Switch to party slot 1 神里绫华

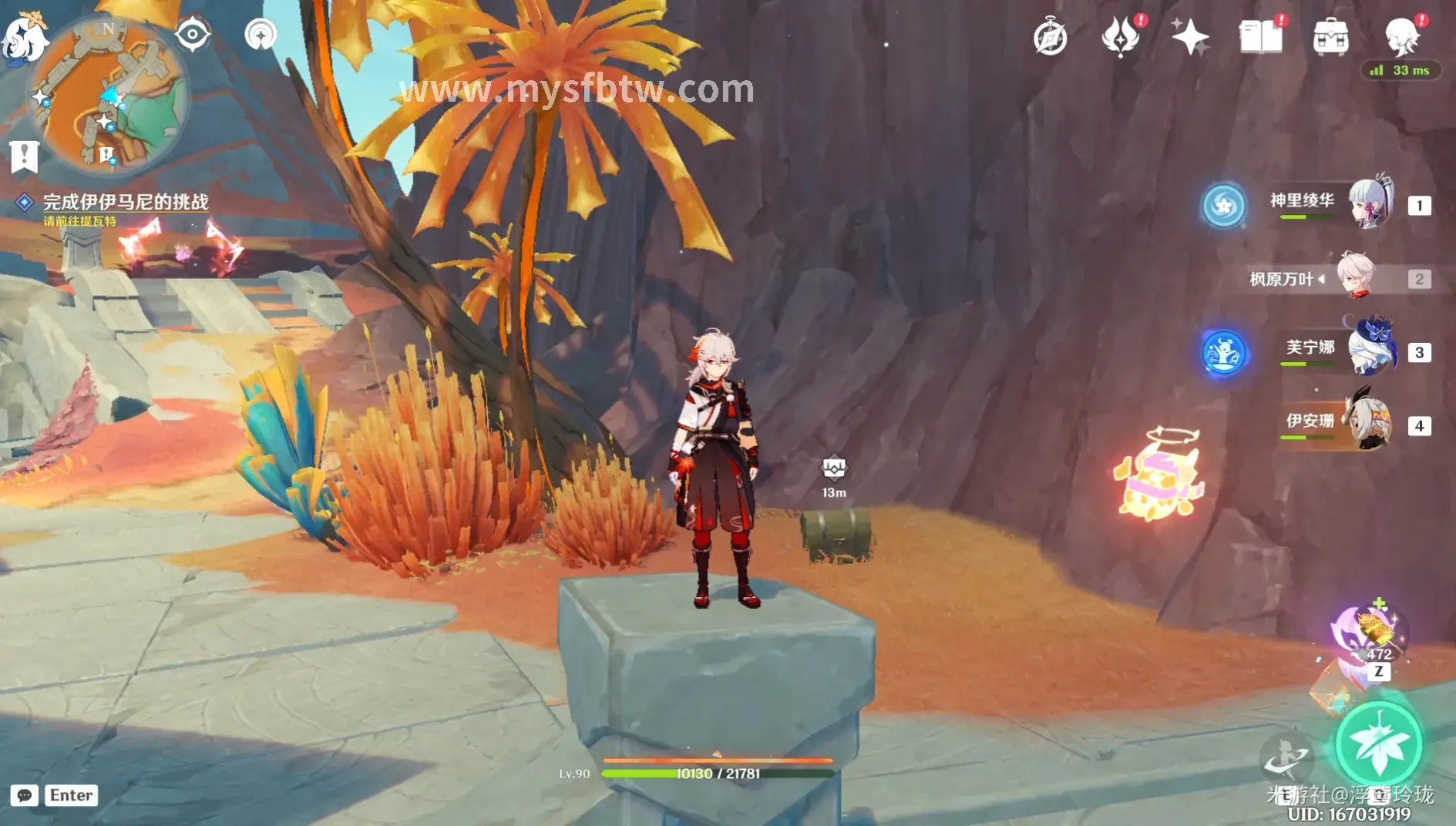pyautogui.click(x=1367, y=204)
